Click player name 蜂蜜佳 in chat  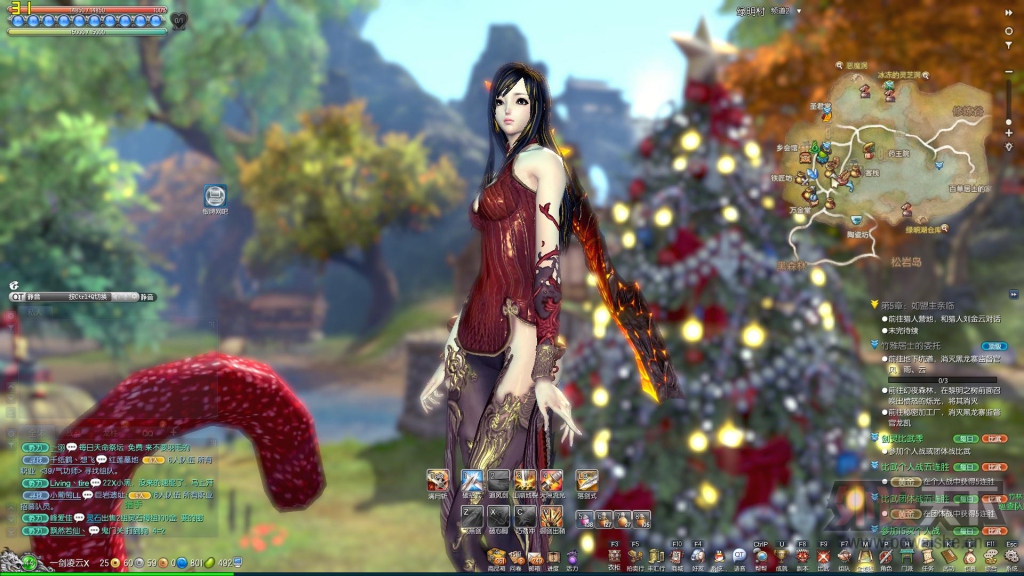[61, 517]
